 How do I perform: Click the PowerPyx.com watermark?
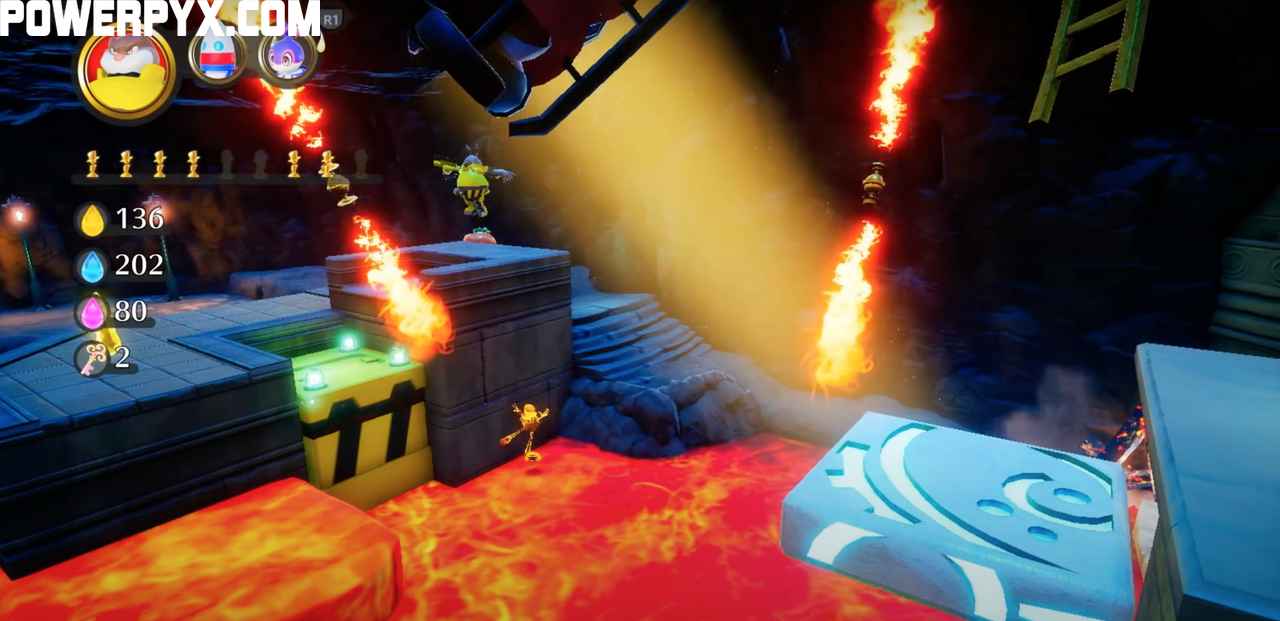(160, 17)
